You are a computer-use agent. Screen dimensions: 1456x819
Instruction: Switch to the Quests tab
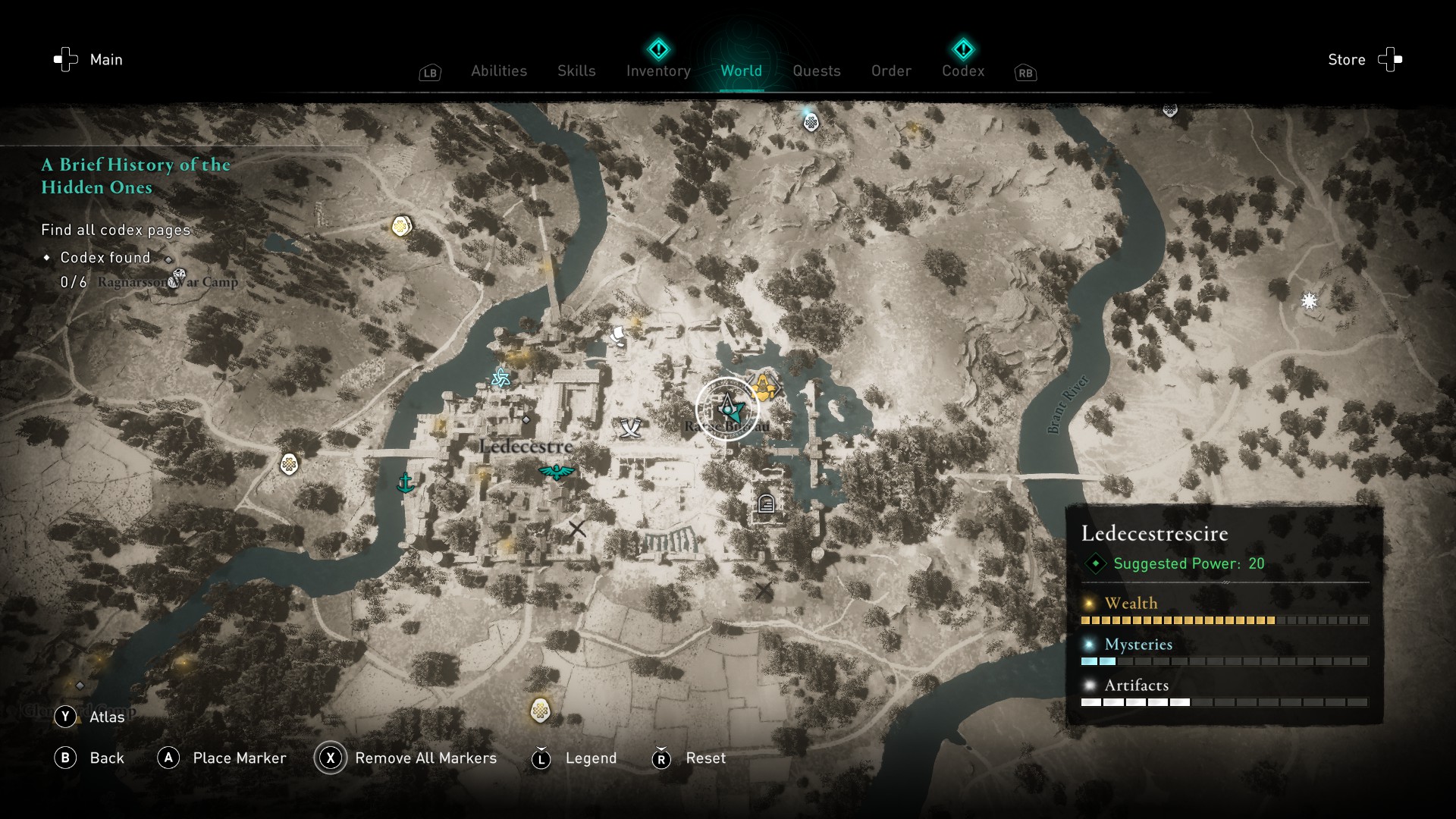point(816,71)
